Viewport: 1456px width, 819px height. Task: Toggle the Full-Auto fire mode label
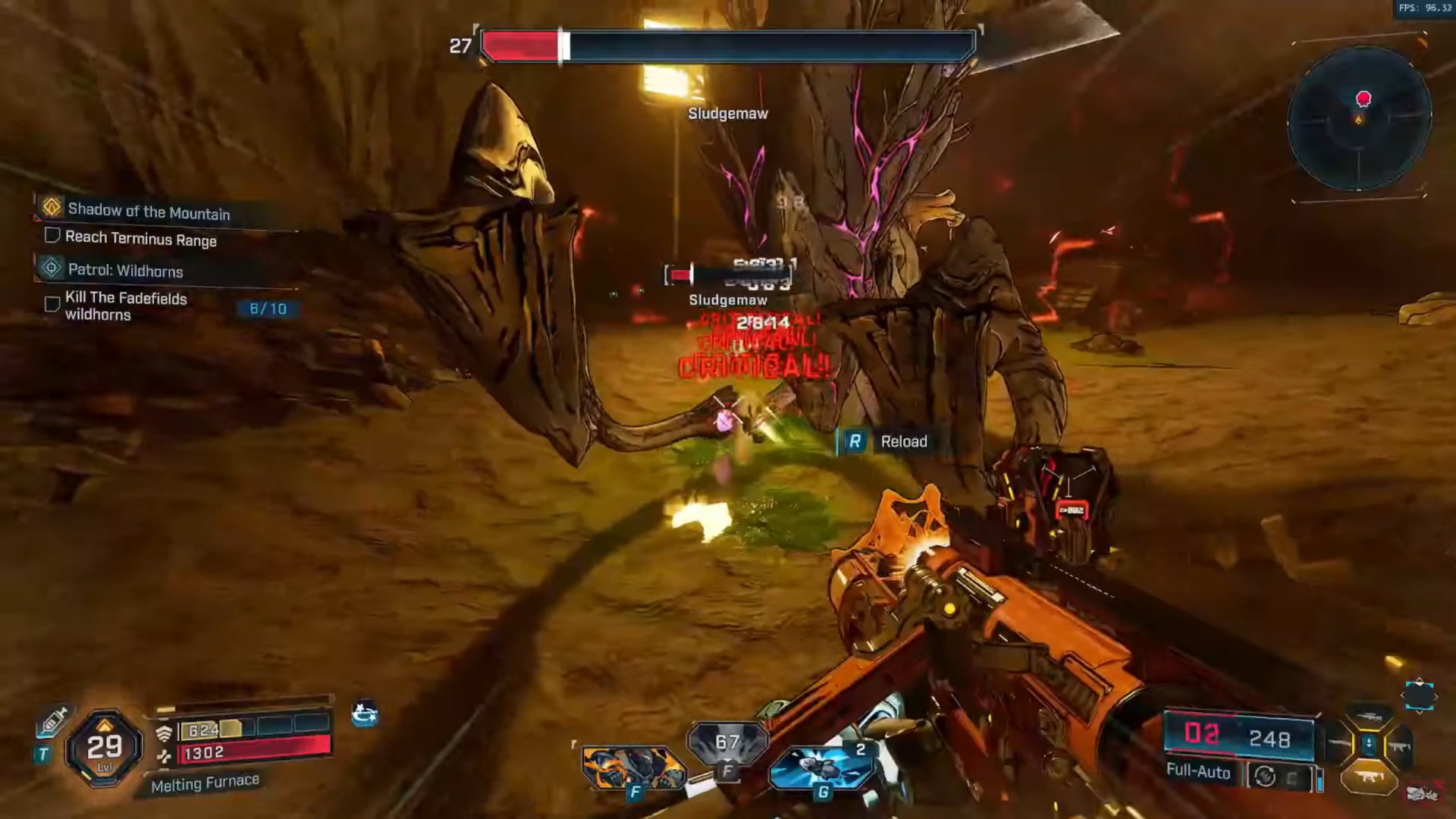coord(1198,772)
